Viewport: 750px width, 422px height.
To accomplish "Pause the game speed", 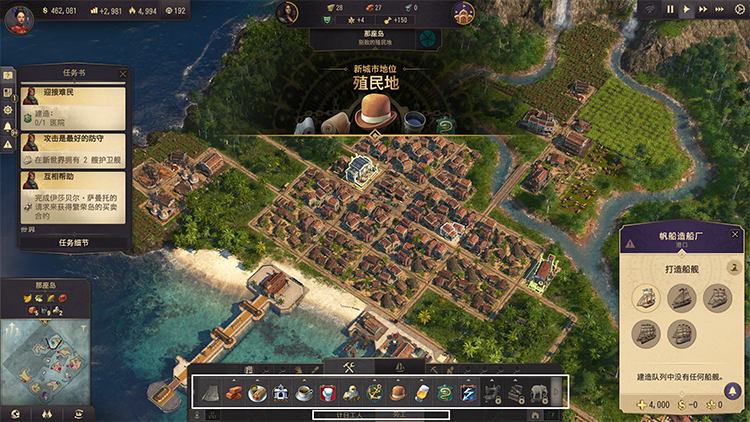I will pyautogui.click(x=671, y=9).
